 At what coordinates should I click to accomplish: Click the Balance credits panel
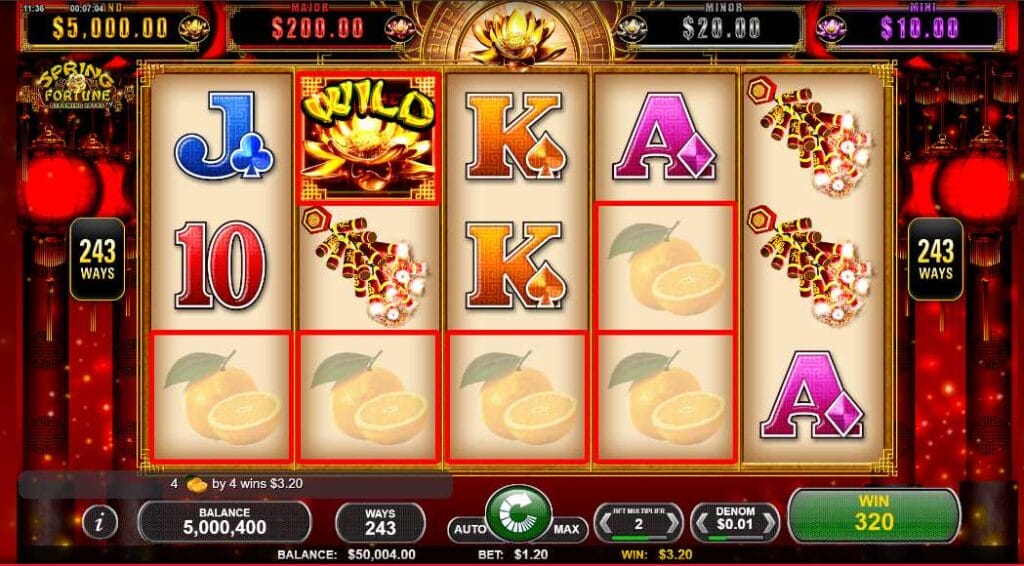224,521
